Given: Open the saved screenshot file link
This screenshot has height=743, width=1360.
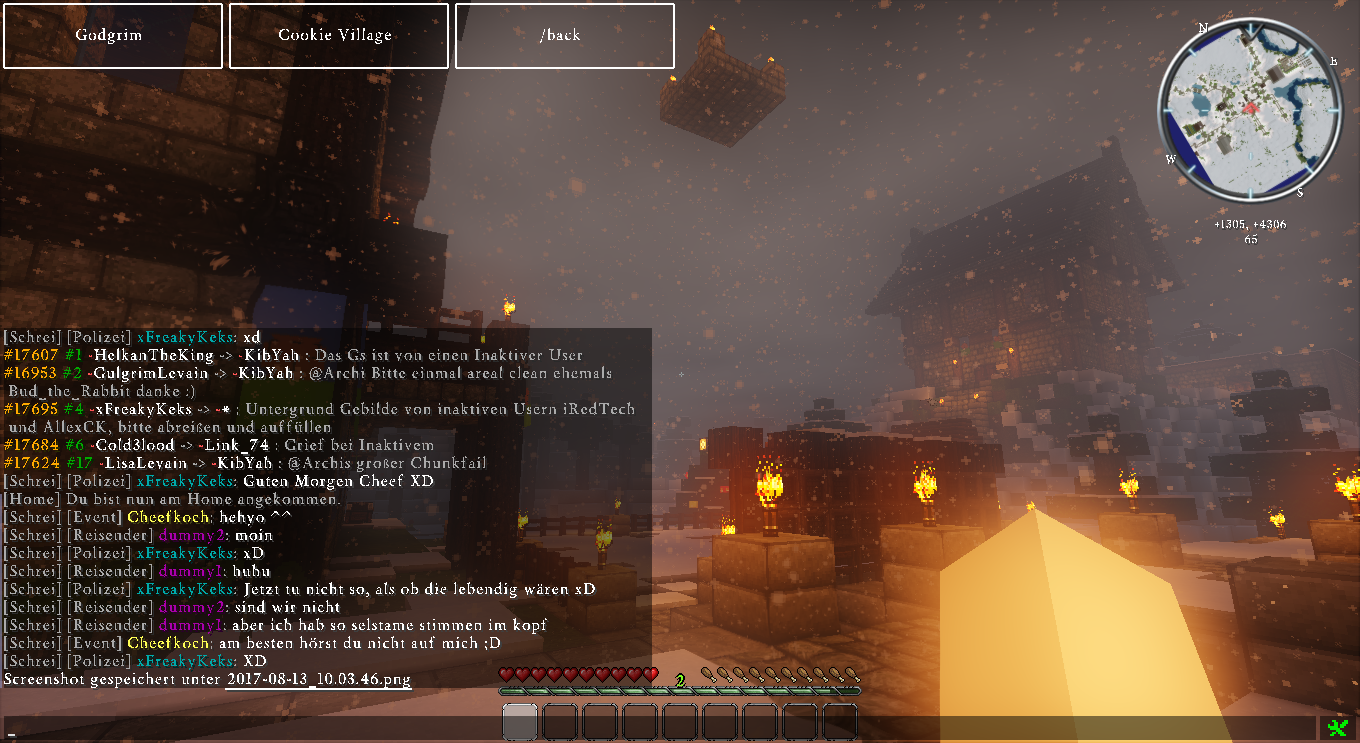Looking at the screenshot, I should pos(318,680).
